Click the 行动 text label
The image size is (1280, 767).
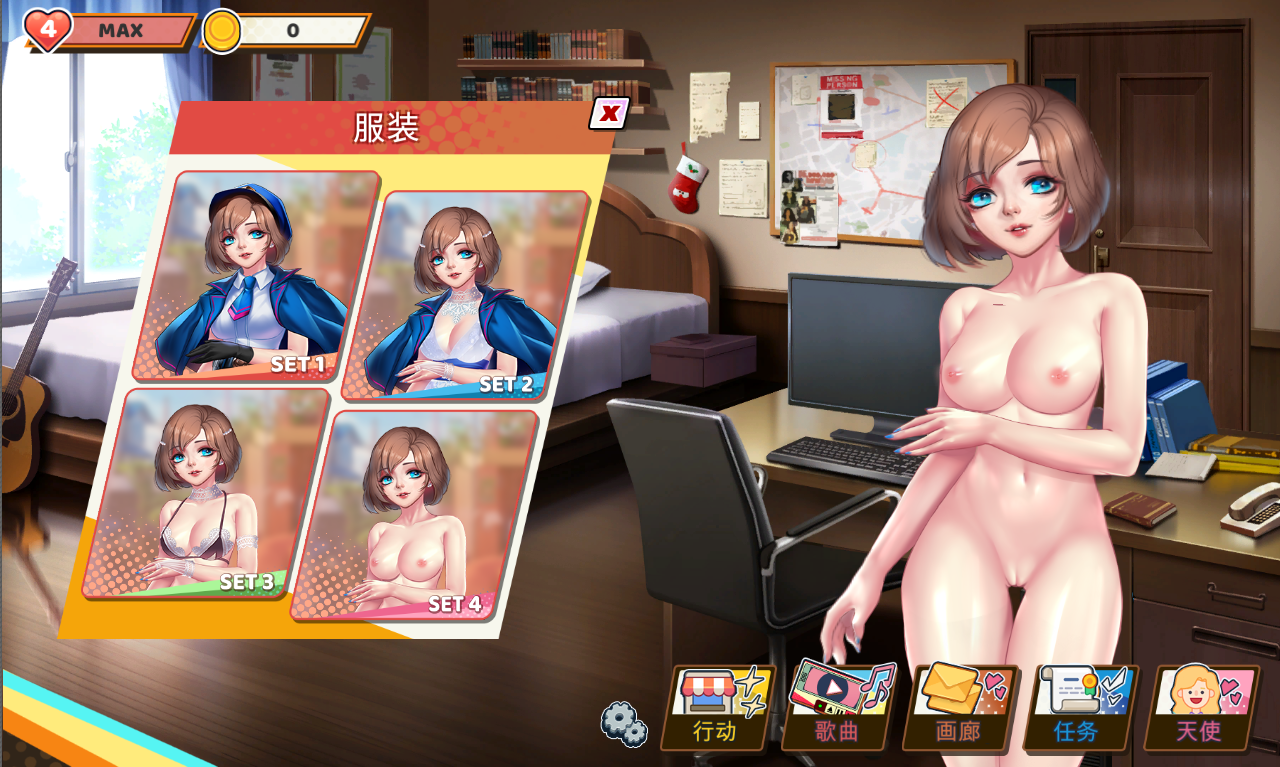(712, 733)
